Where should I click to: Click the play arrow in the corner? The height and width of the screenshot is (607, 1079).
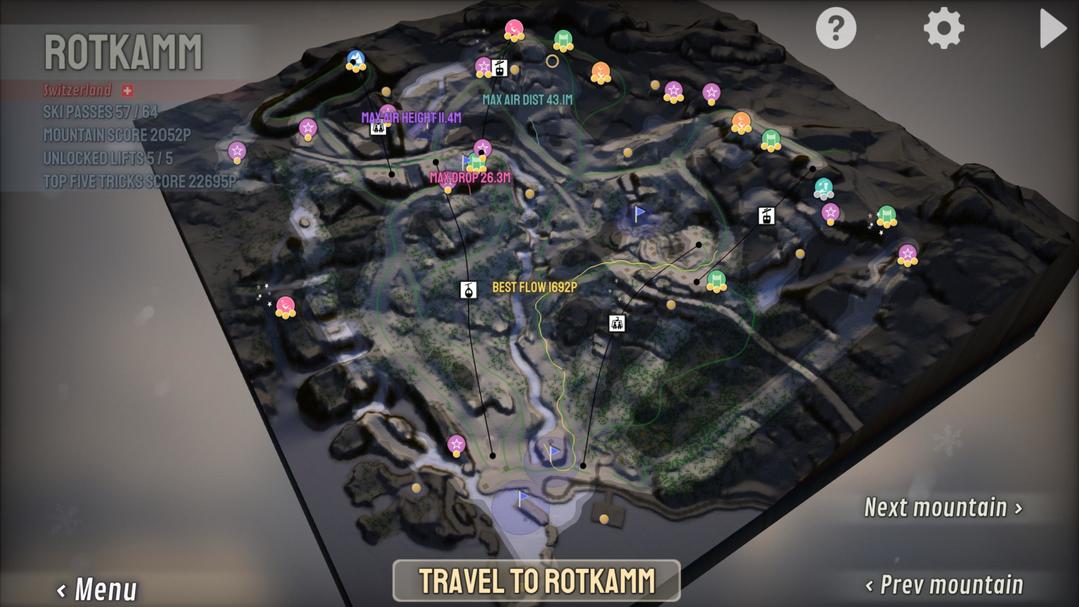pos(1052,28)
